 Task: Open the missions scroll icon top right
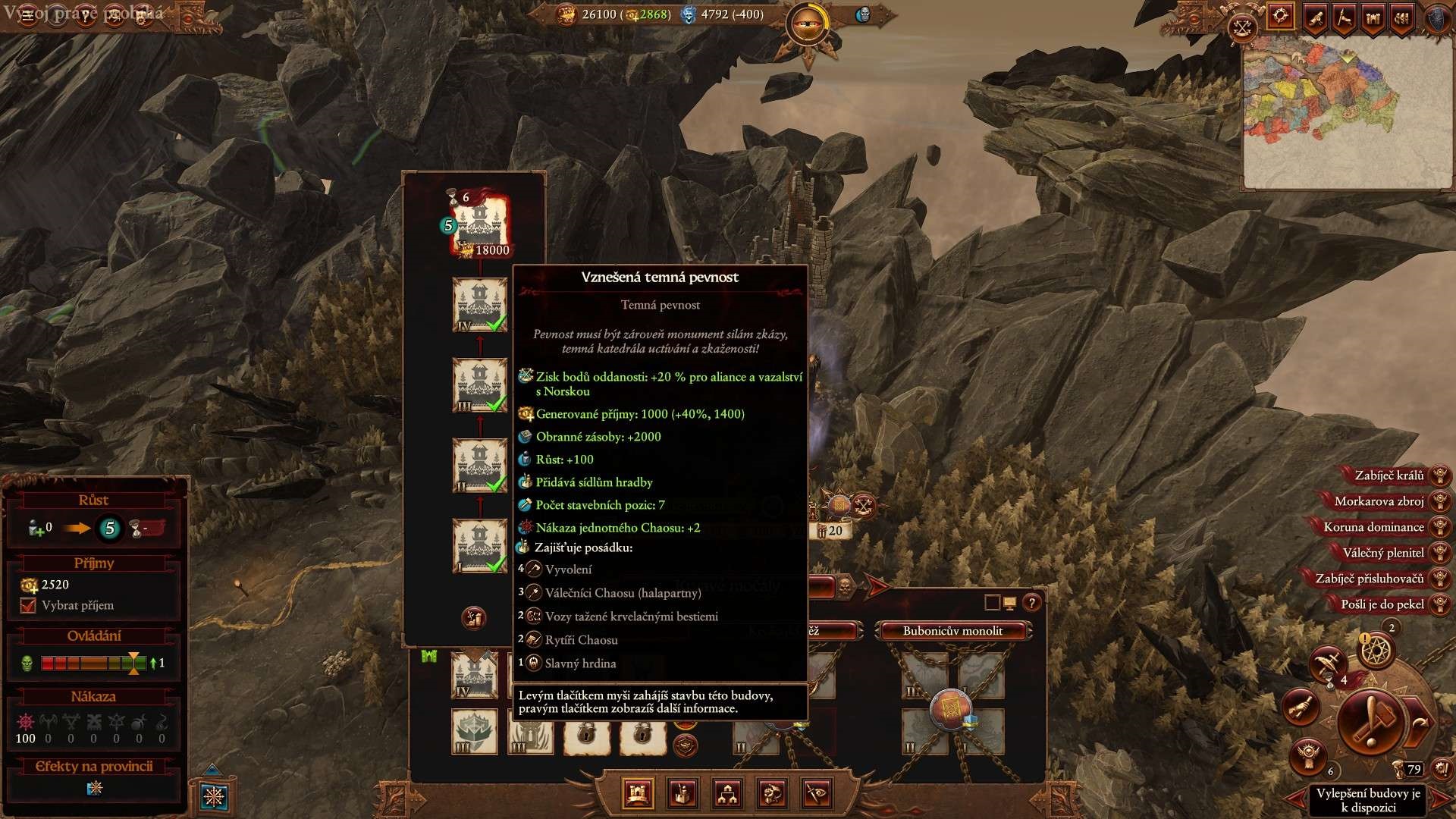click(1315, 19)
